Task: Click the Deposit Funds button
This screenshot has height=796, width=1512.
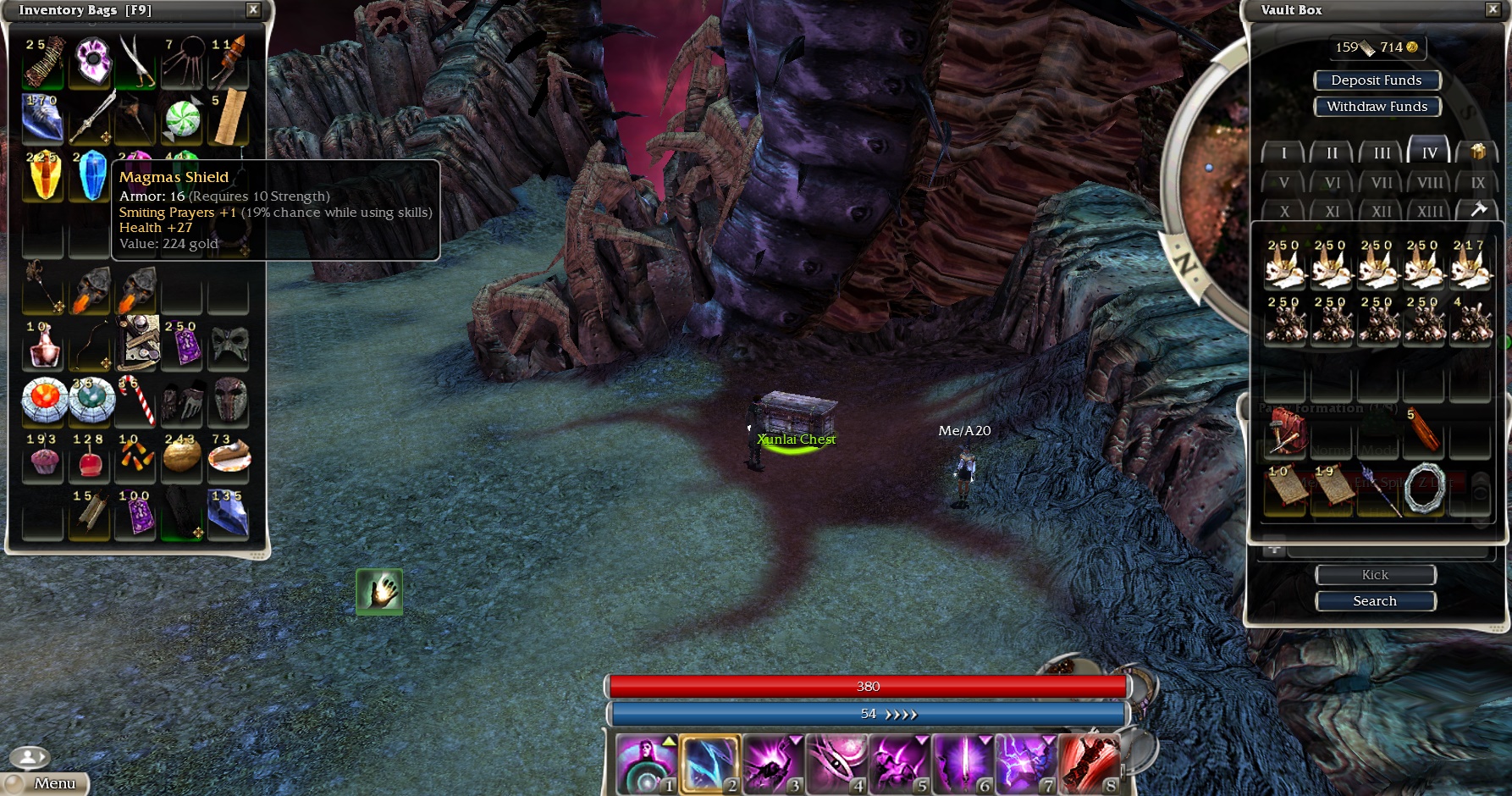Action: coord(1377,80)
